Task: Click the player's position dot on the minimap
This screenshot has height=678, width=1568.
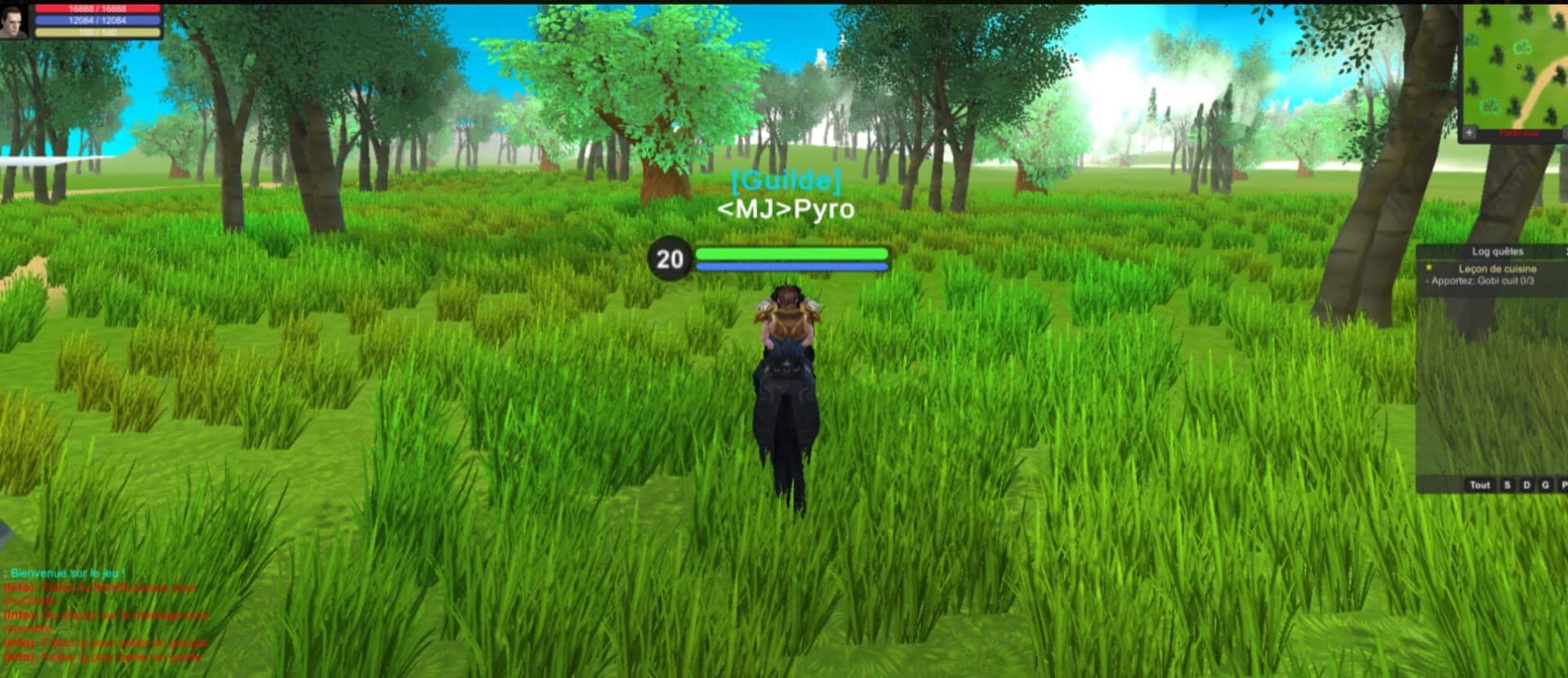Action: point(1519,67)
